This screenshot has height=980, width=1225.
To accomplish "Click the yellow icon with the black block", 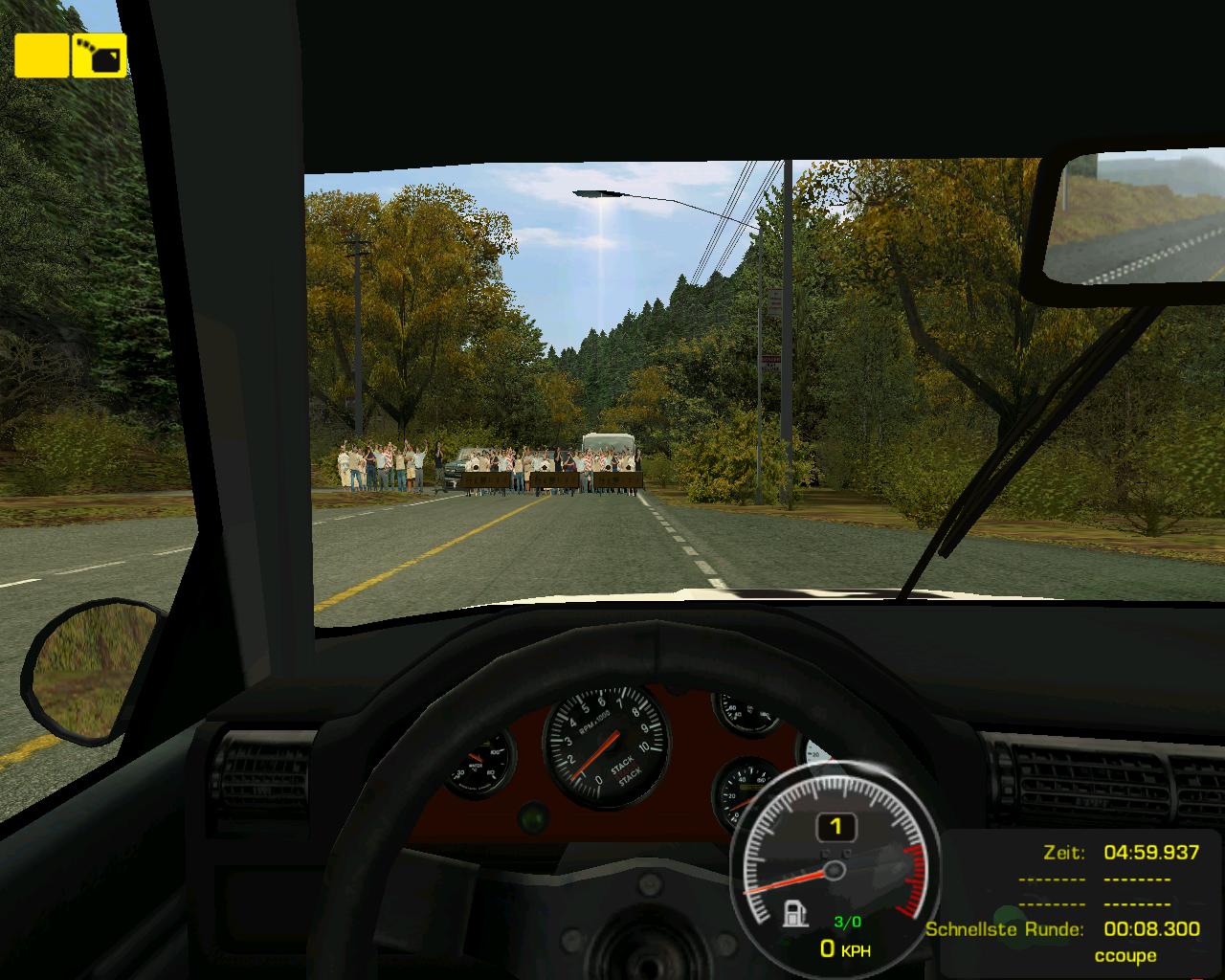I will click(100, 56).
